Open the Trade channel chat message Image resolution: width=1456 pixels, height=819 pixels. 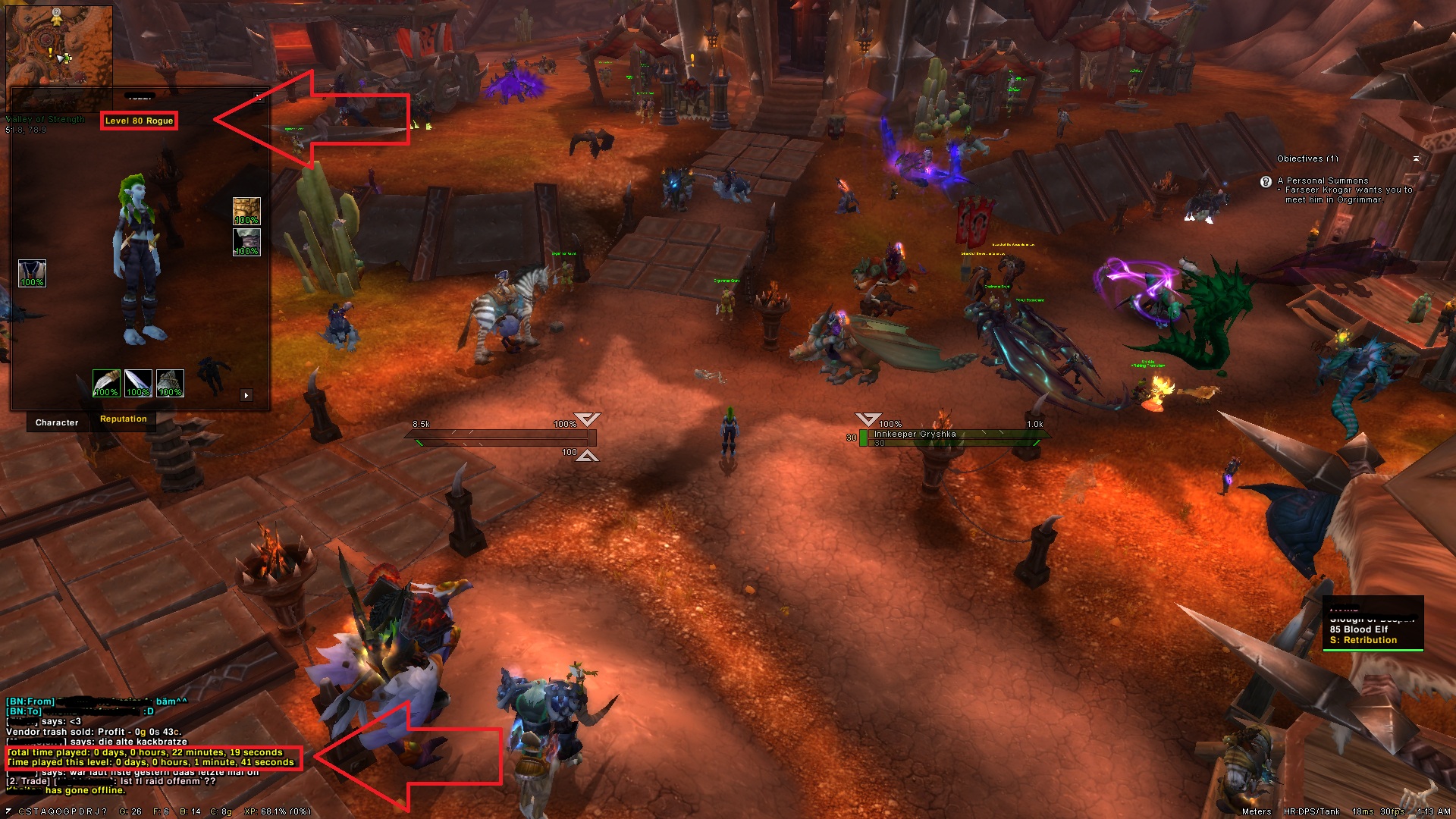tap(114, 781)
